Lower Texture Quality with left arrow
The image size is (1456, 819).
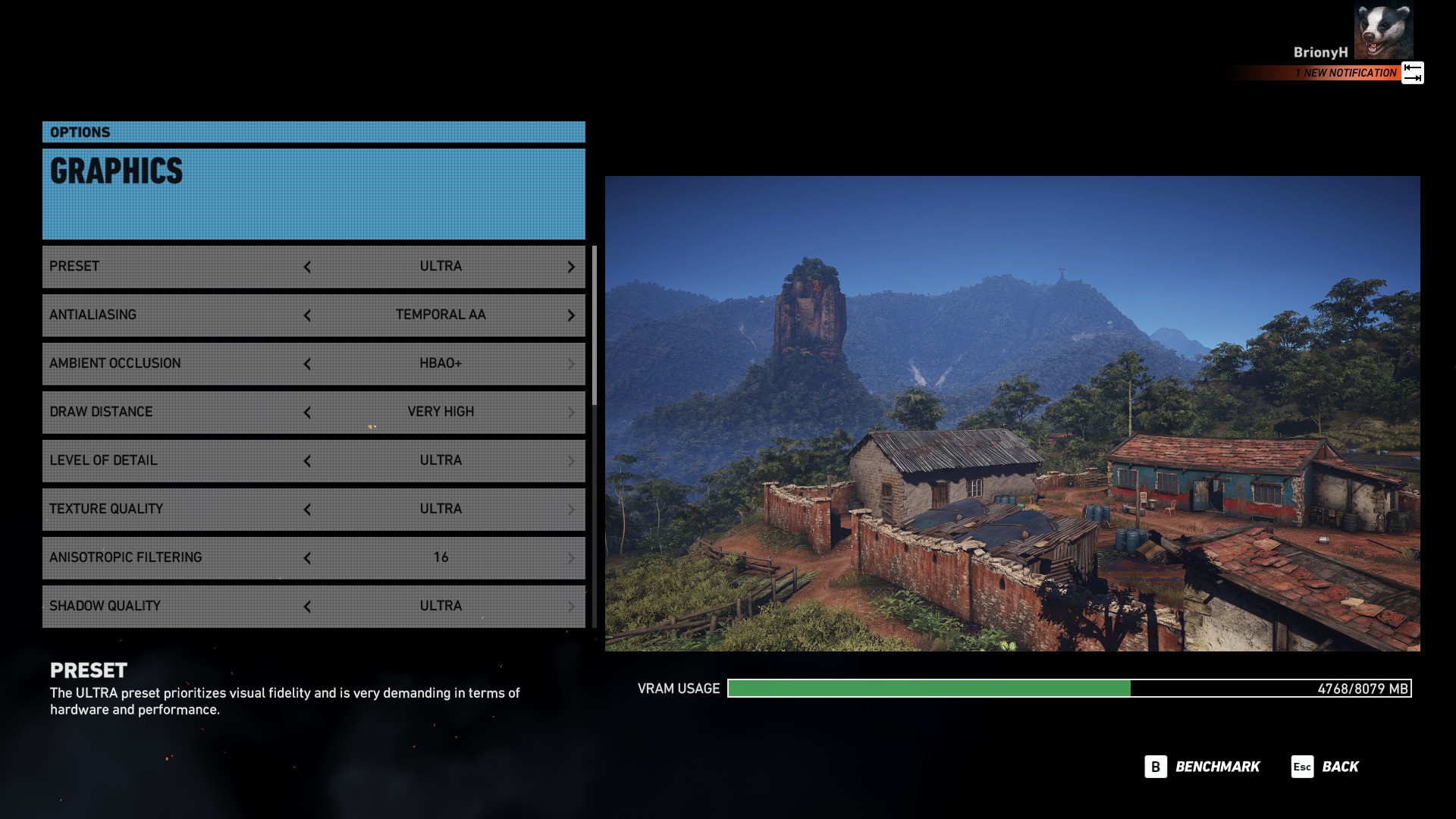click(x=307, y=510)
